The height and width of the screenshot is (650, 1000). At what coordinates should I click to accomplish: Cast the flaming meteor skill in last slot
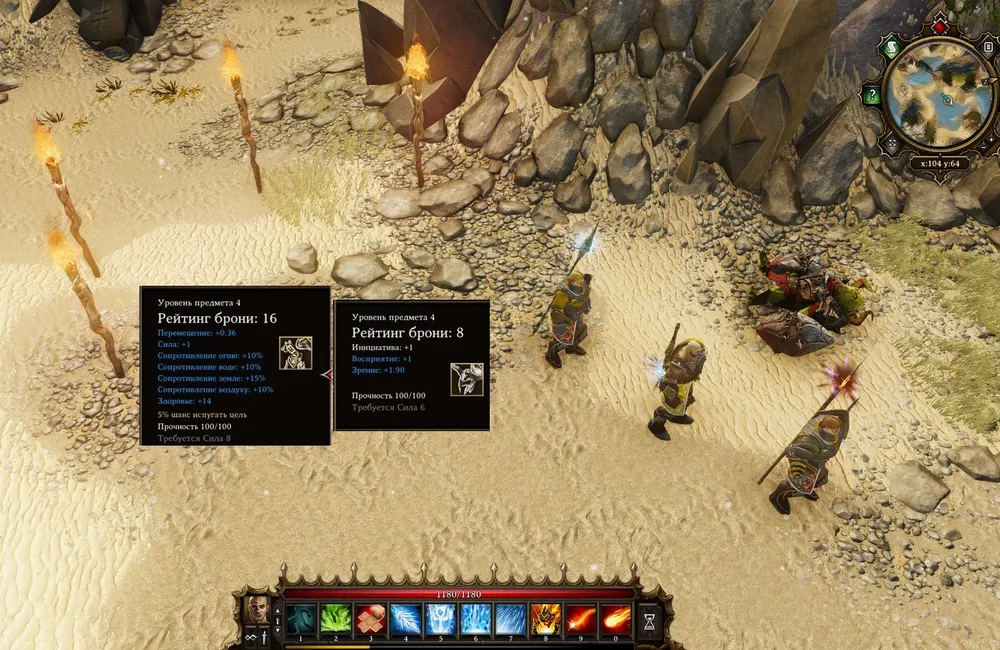click(x=615, y=619)
